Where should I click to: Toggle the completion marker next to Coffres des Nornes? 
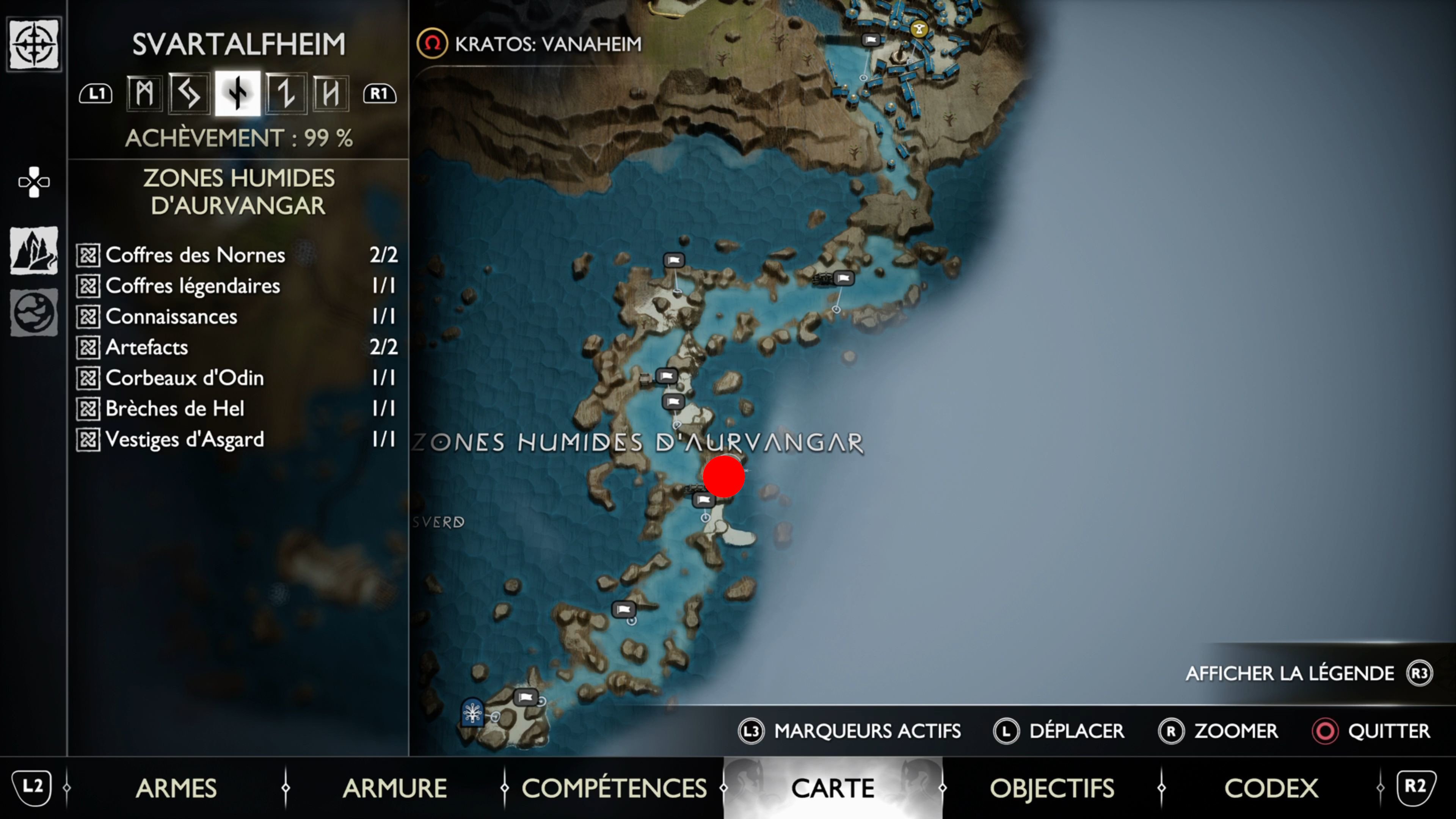pyautogui.click(x=88, y=255)
